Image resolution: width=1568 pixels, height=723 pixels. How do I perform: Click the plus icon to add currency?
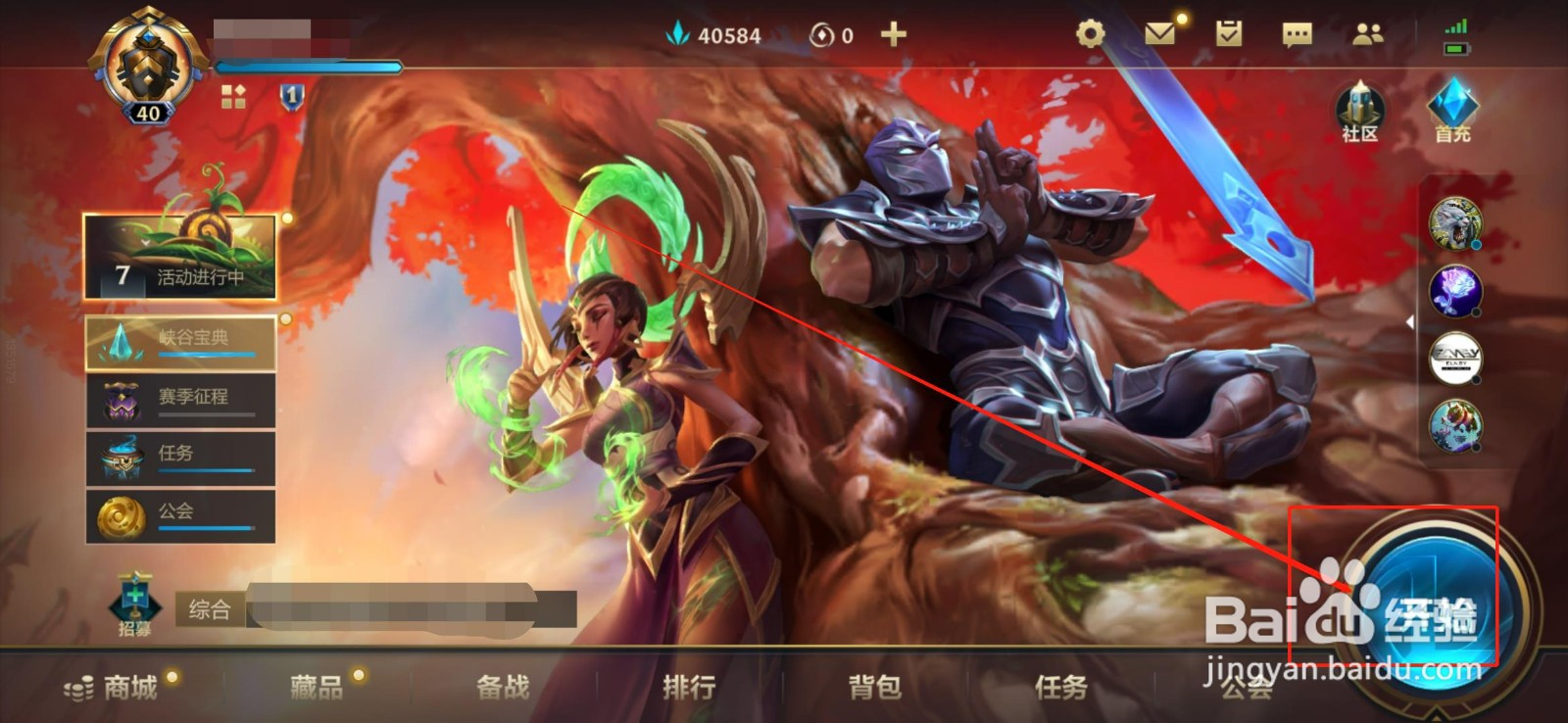pyautogui.click(x=892, y=34)
